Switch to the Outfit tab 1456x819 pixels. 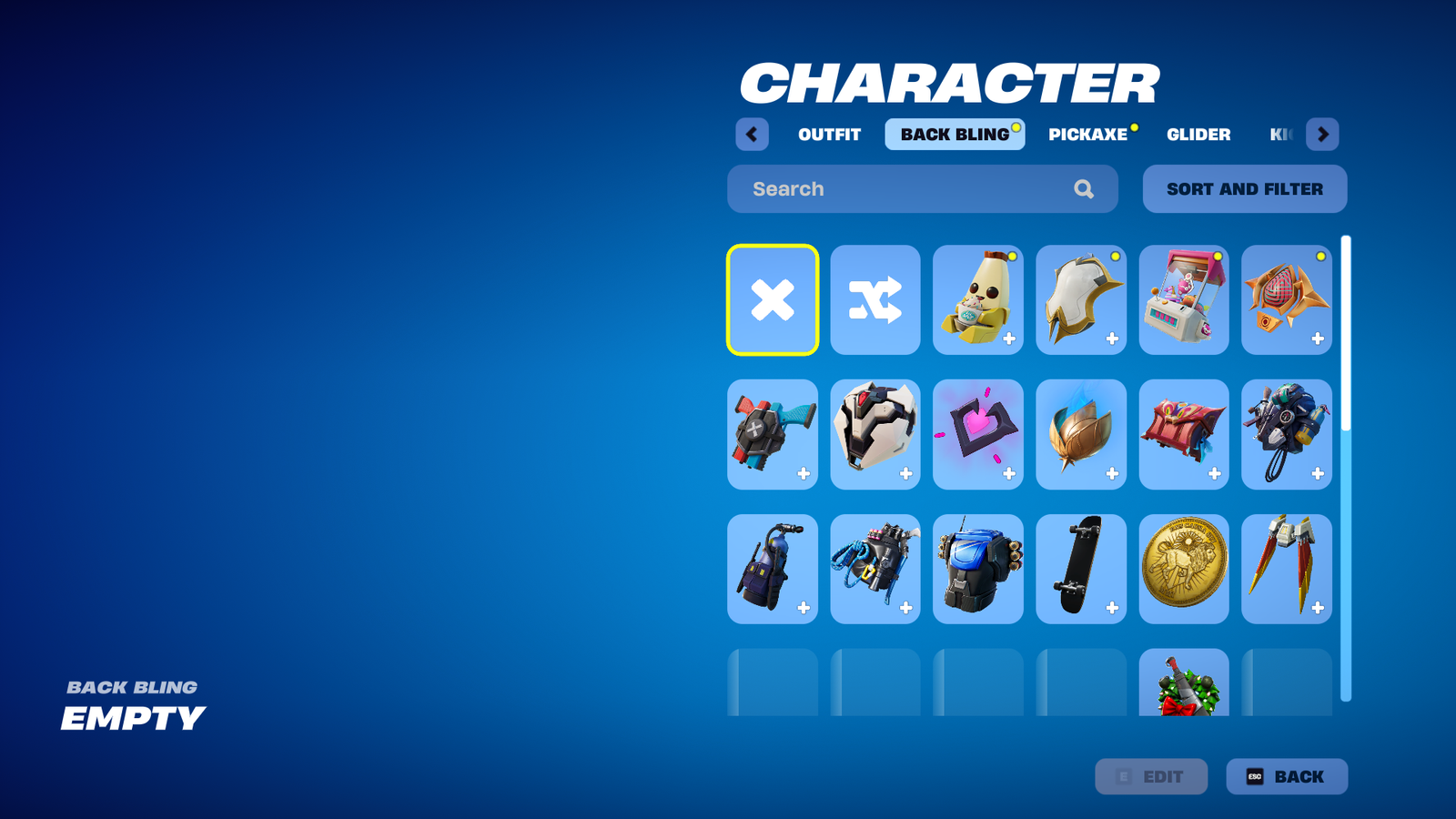click(x=829, y=135)
